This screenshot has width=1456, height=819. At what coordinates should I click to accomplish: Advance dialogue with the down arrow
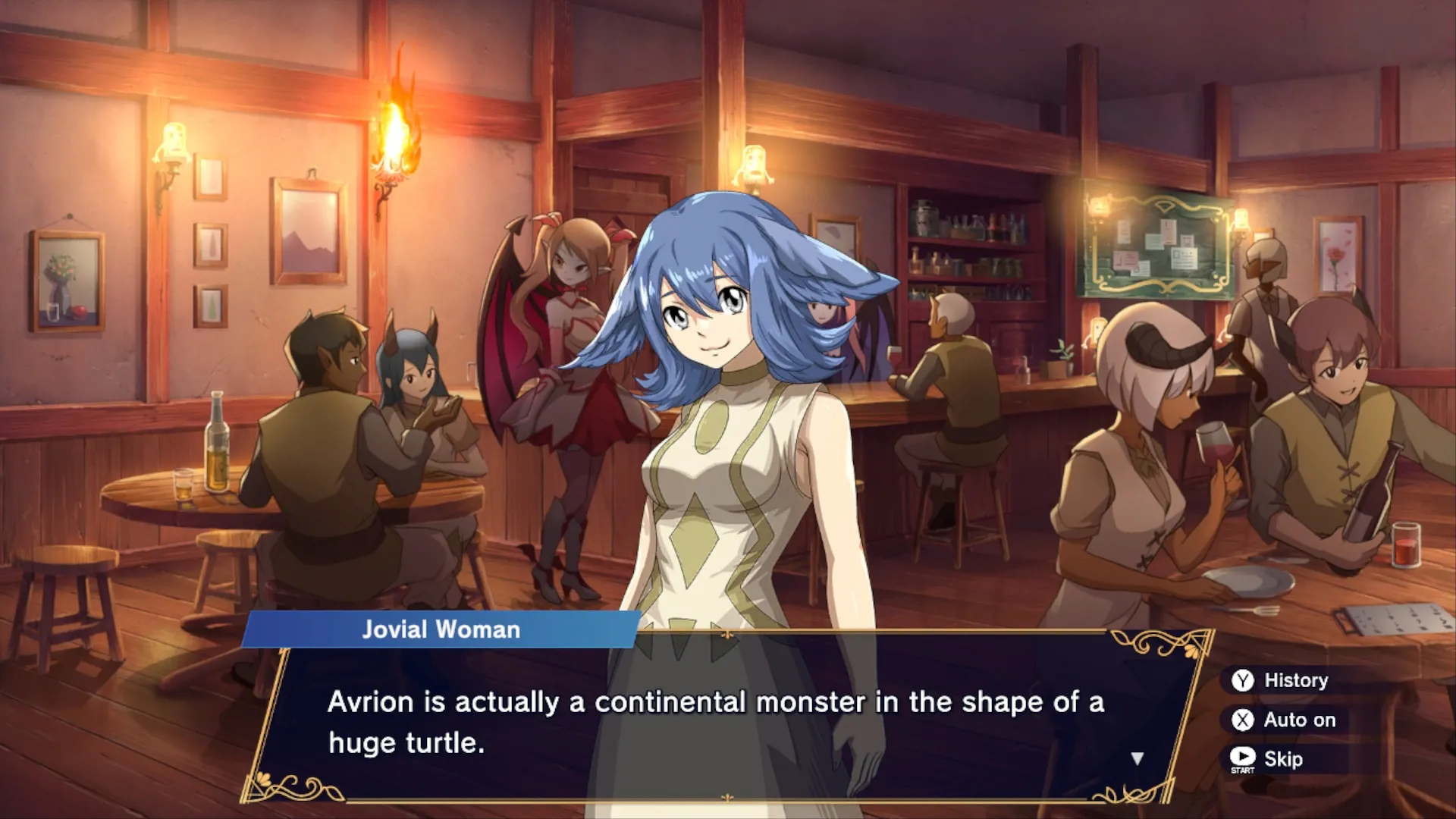(x=1137, y=758)
